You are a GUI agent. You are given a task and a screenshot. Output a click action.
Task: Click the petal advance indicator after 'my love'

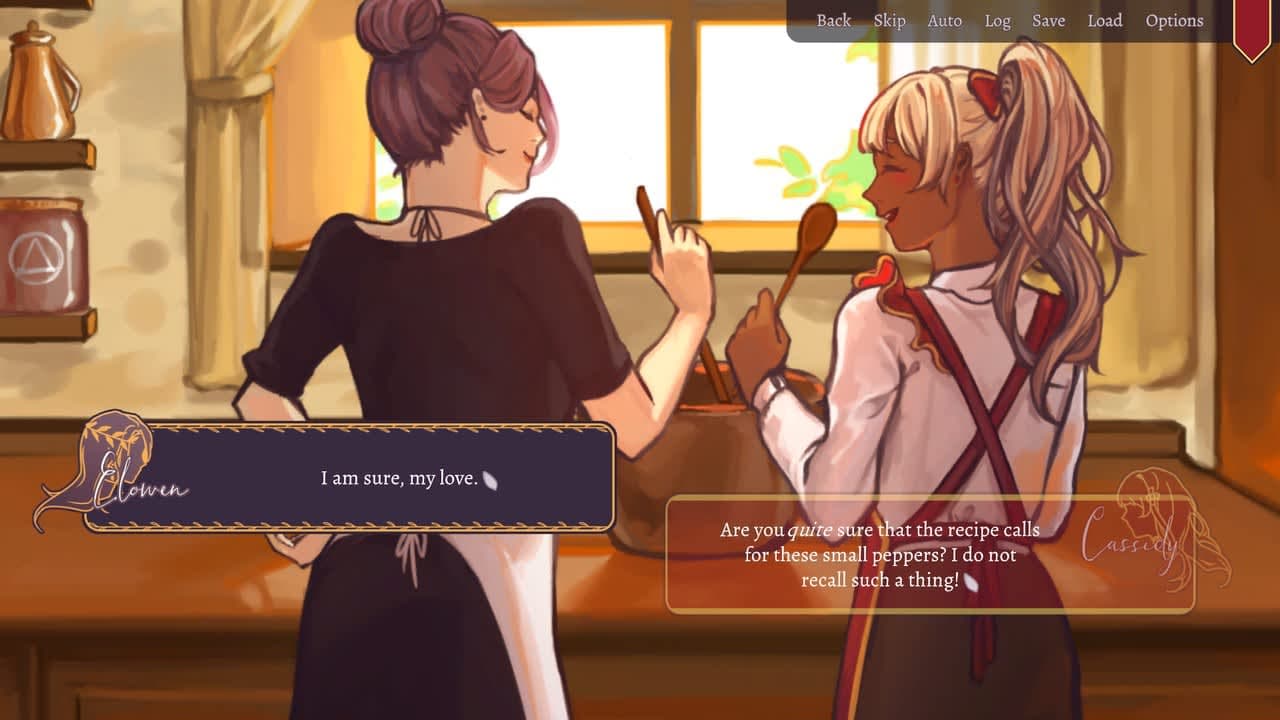pos(489,481)
